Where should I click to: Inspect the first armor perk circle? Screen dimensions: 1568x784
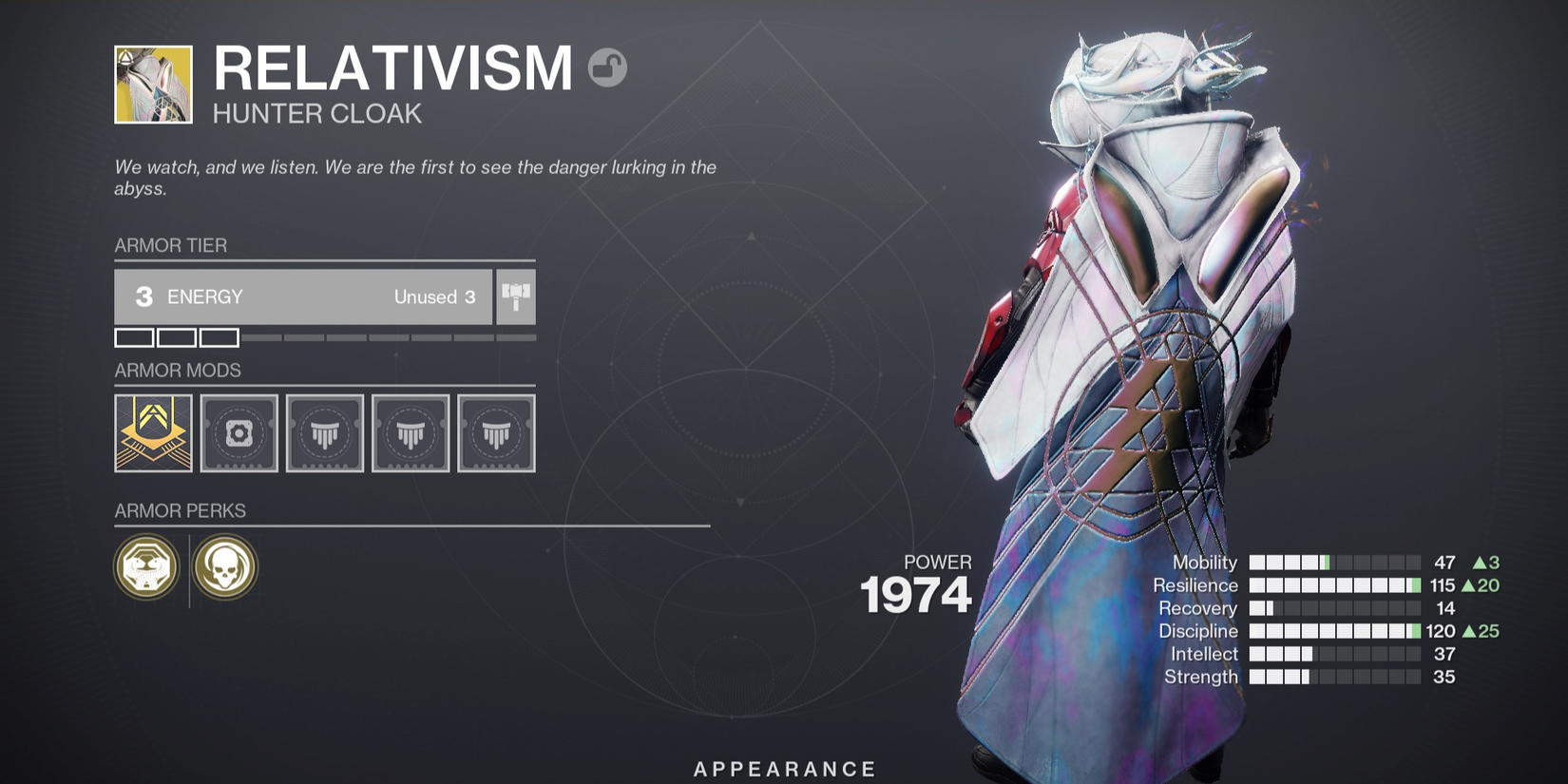coord(147,566)
